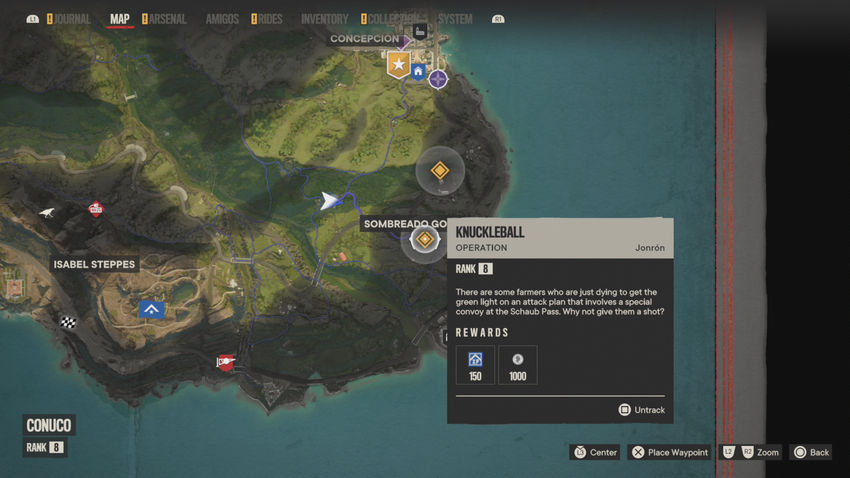Choose the blue house marker near Concepción
The height and width of the screenshot is (478, 850).
pyautogui.click(x=419, y=71)
